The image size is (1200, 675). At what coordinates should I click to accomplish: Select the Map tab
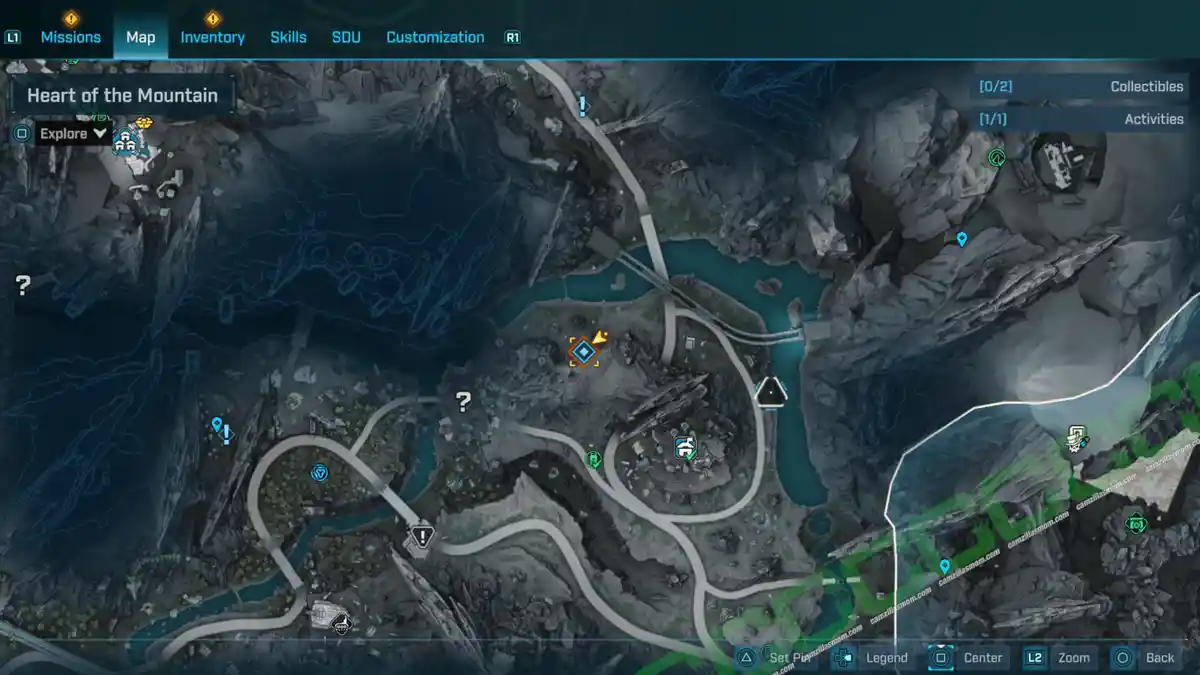click(x=140, y=37)
